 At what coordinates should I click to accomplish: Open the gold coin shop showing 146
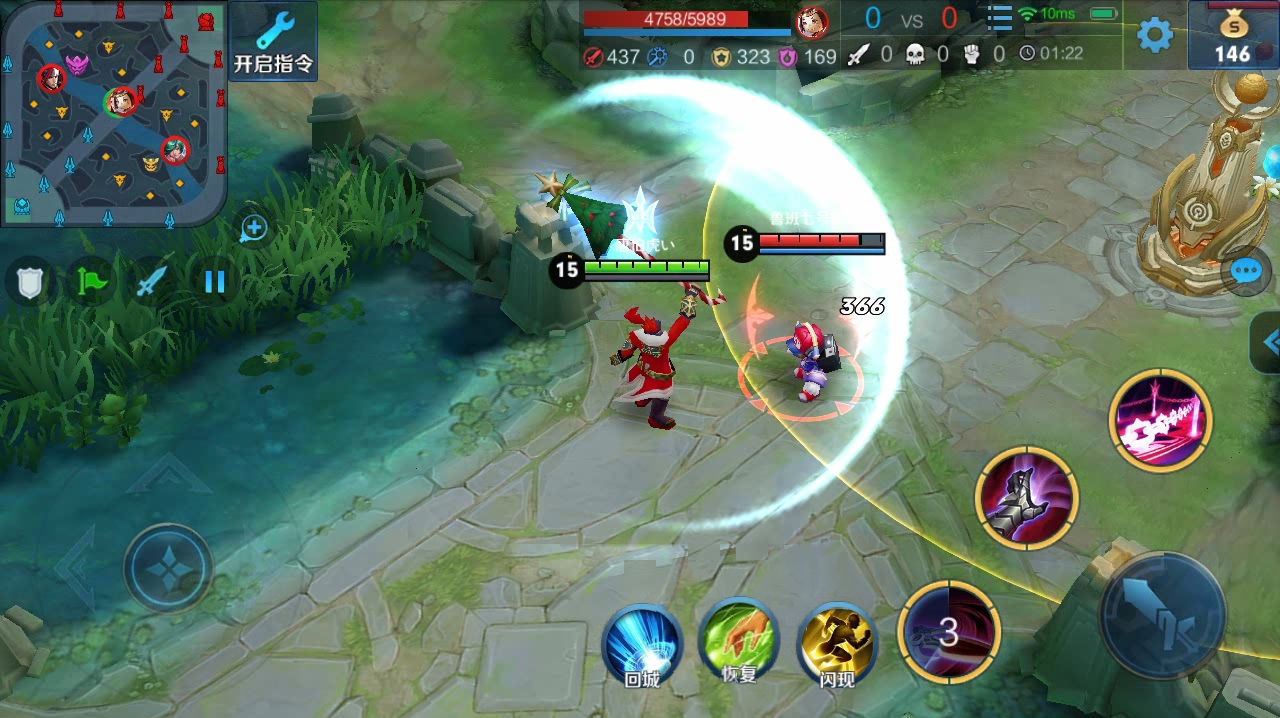coord(1233,37)
